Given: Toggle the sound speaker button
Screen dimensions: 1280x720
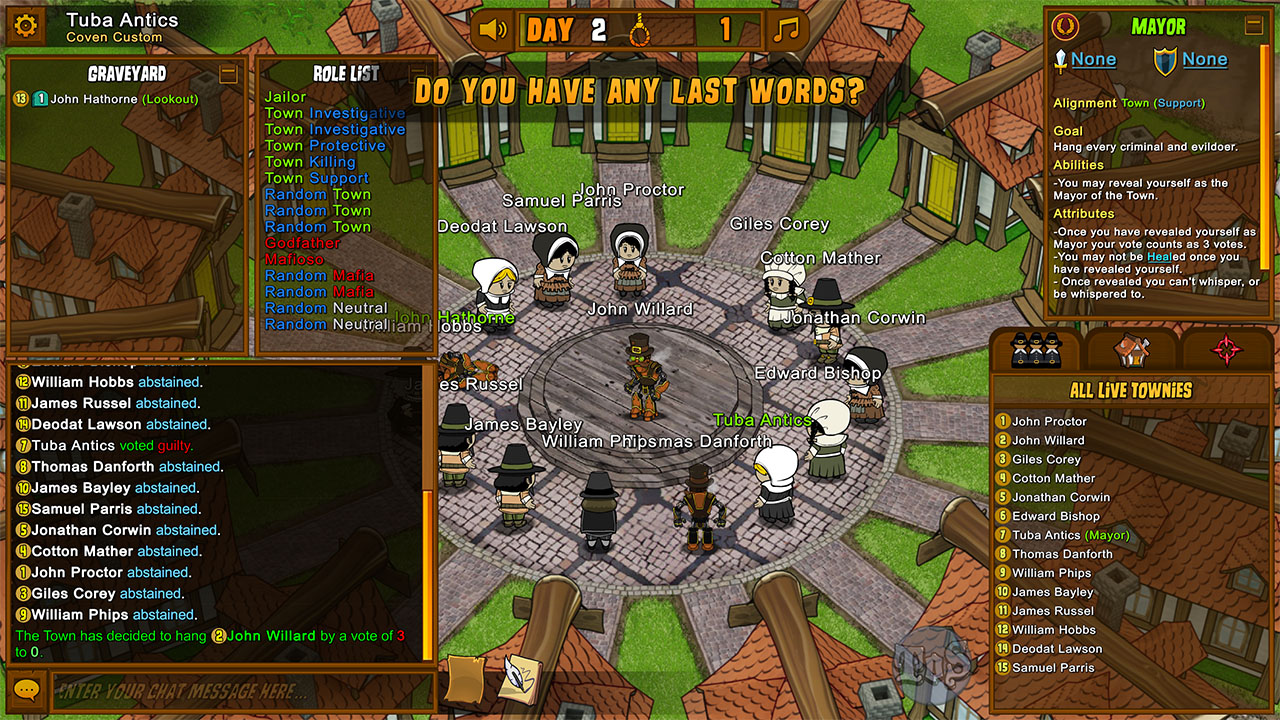Looking at the screenshot, I should (493, 29).
